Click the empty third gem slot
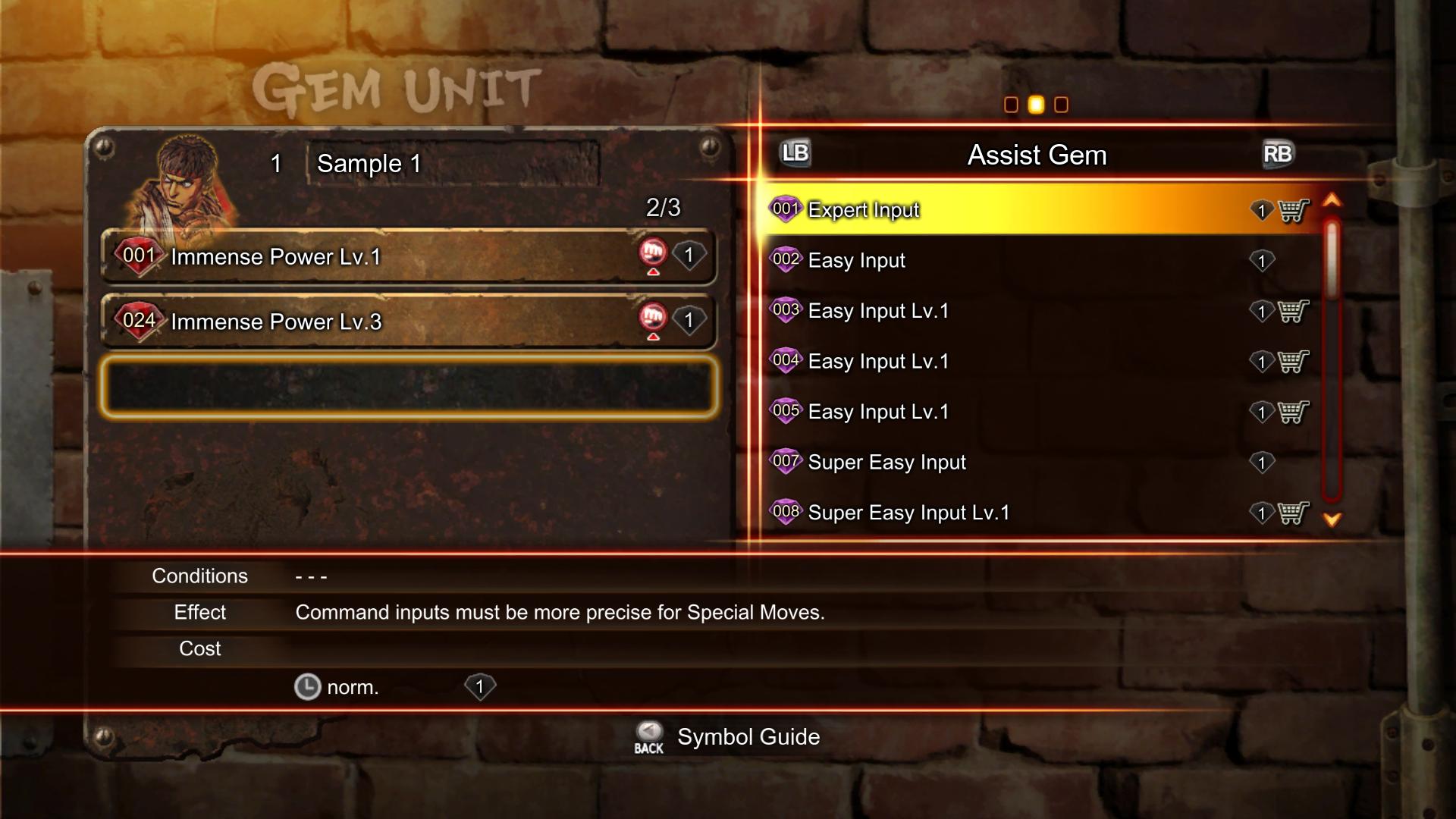The image size is (1456, 819). pos(409,387)
